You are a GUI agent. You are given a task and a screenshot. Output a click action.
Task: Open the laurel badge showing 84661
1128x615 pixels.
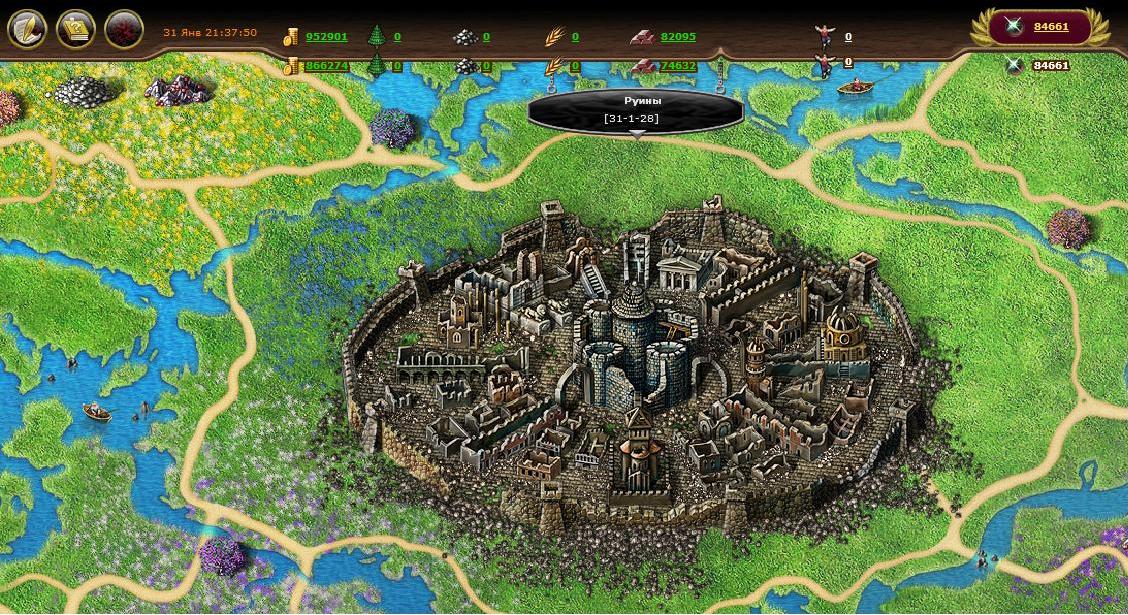click(x=1039, y=27)
